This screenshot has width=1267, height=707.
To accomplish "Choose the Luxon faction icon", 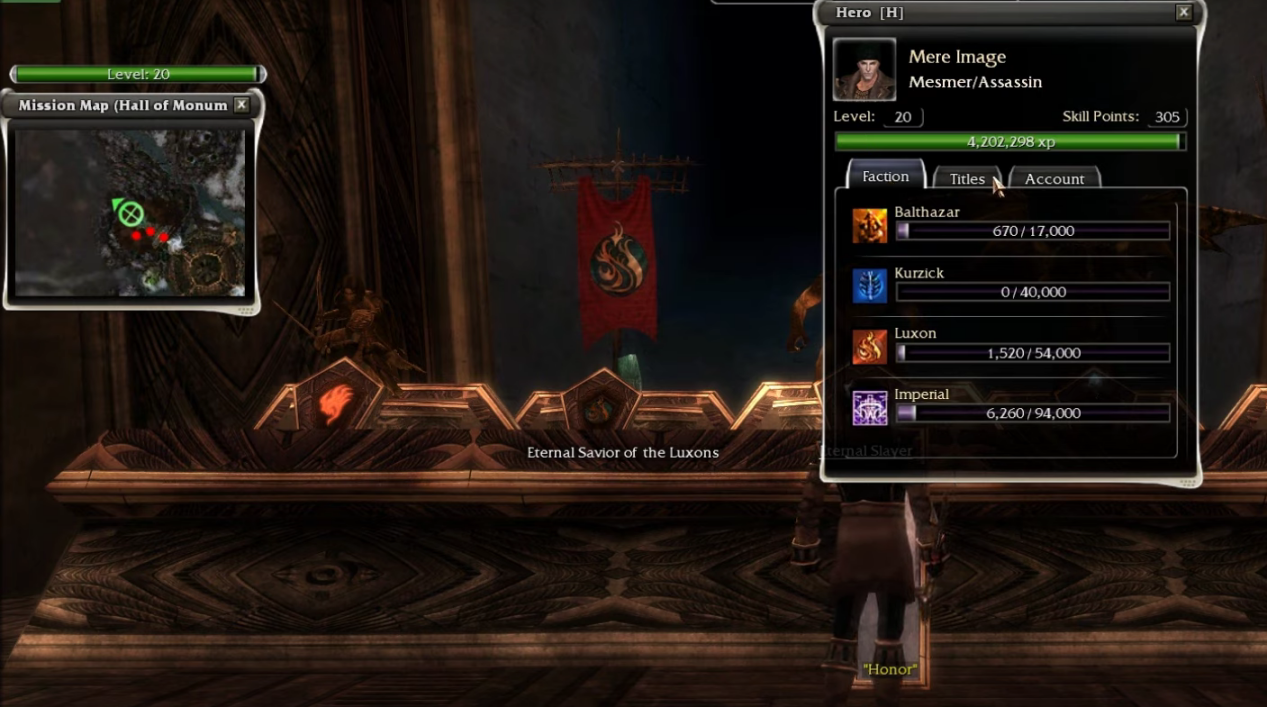I will click(869, 347).
